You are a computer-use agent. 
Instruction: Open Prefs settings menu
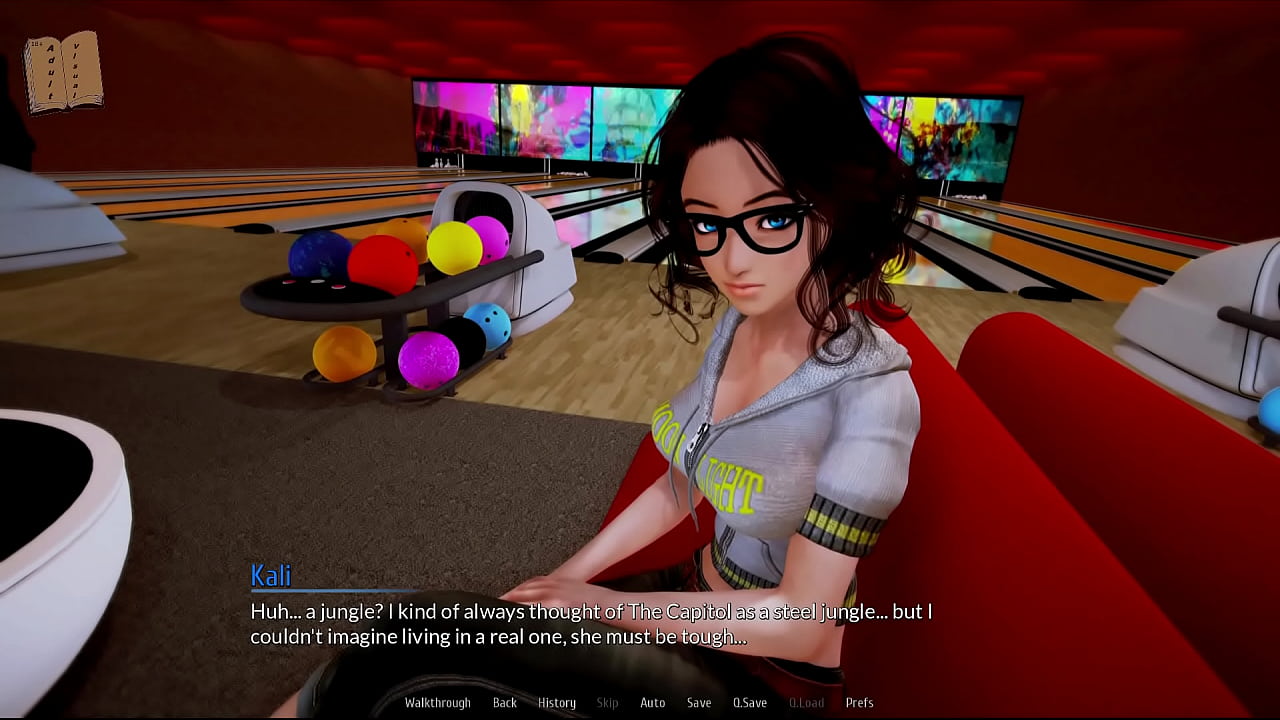pos(859,703)
